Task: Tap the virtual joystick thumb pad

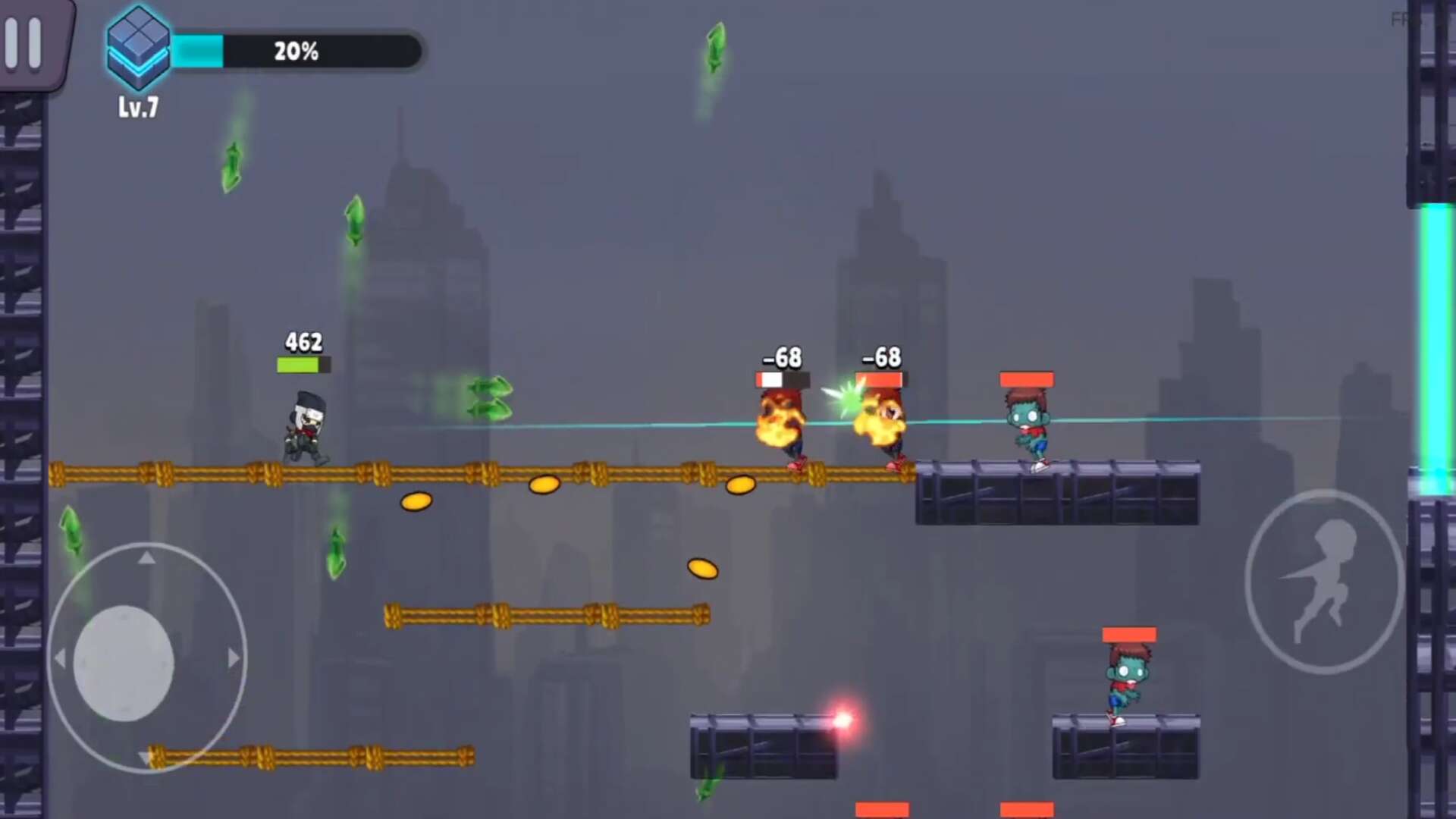Action: click(124, 663)
